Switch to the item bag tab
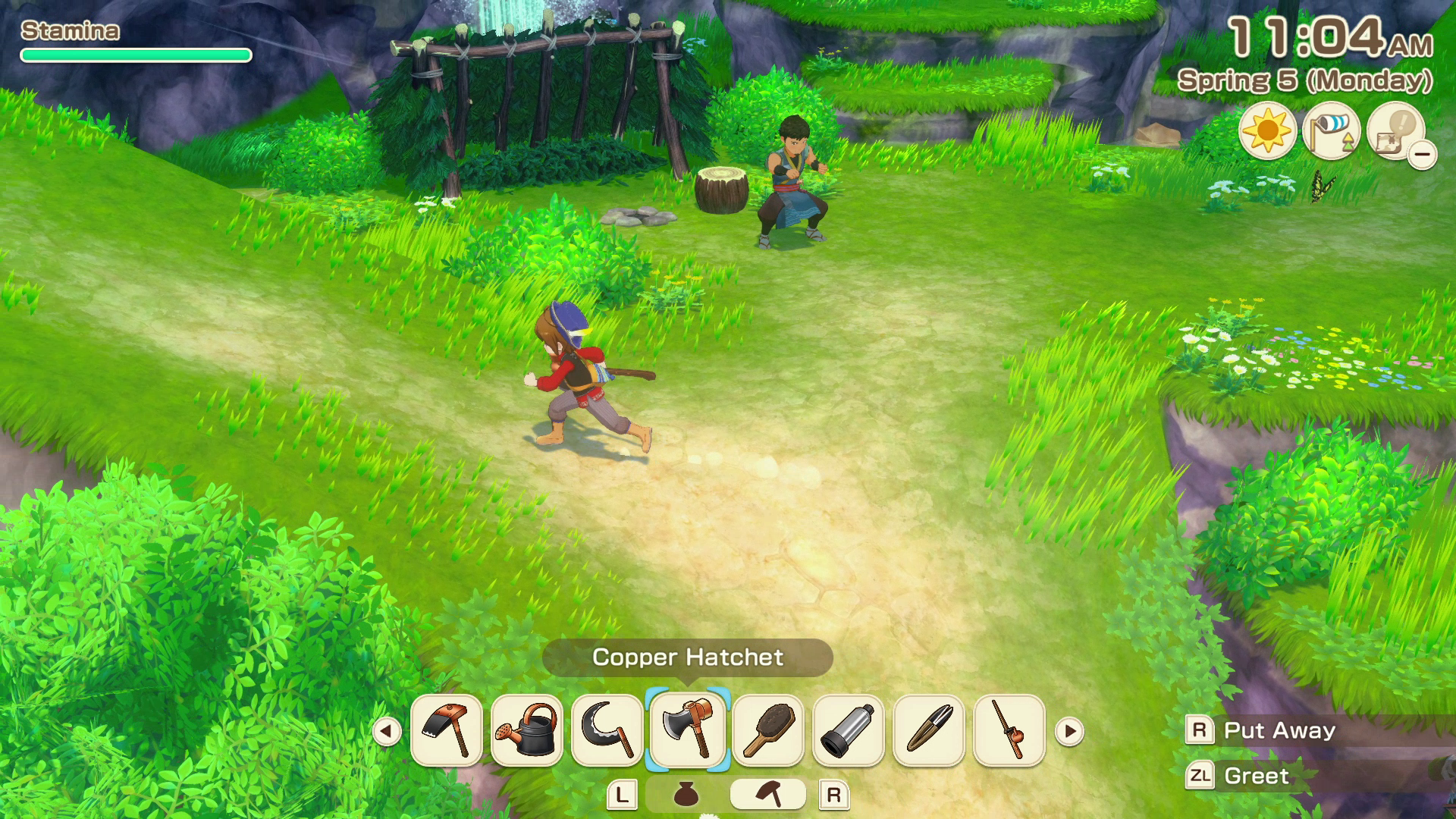Image resolution: width=1456 pixels, height=819 pixels. [x=686, y=794]
